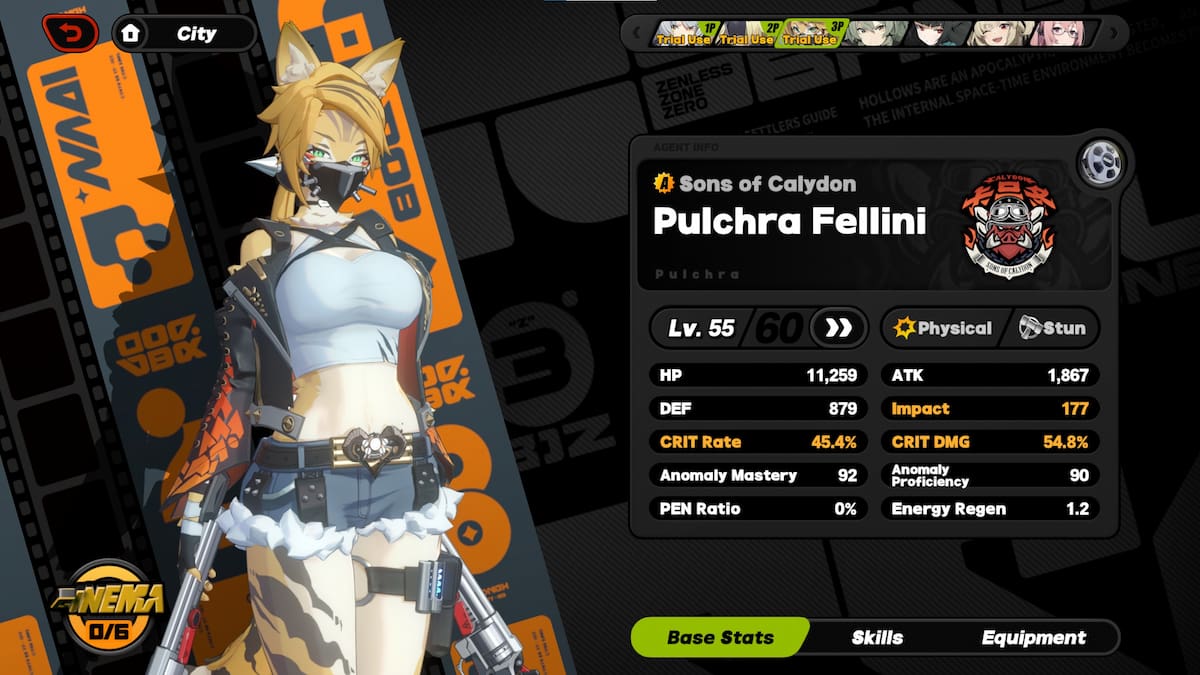Return to City via home button
Screen dimensions: 1200x675
click(x=183, y=33)
